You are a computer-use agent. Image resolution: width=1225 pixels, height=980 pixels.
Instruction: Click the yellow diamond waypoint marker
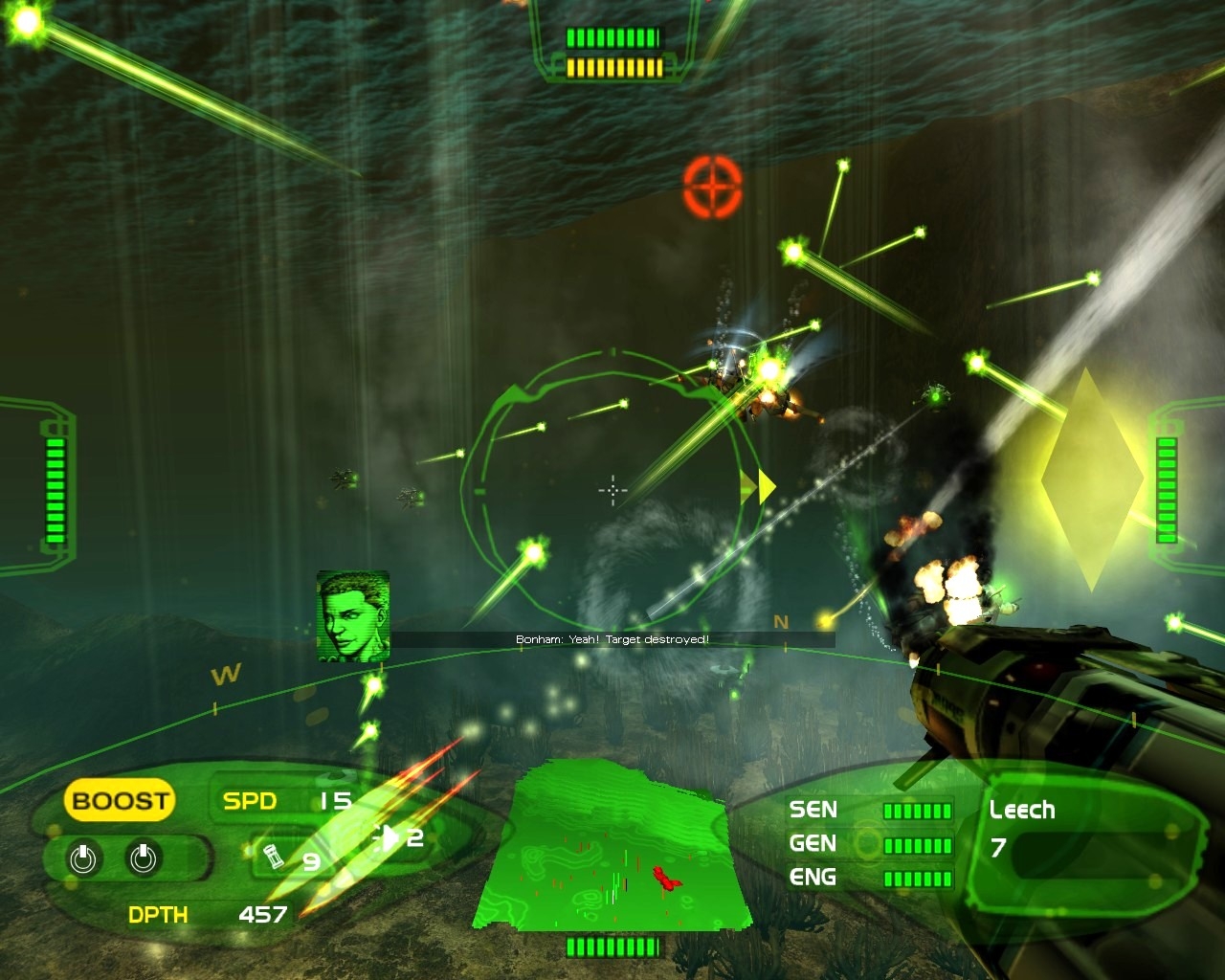click(x=1090, y=479)
